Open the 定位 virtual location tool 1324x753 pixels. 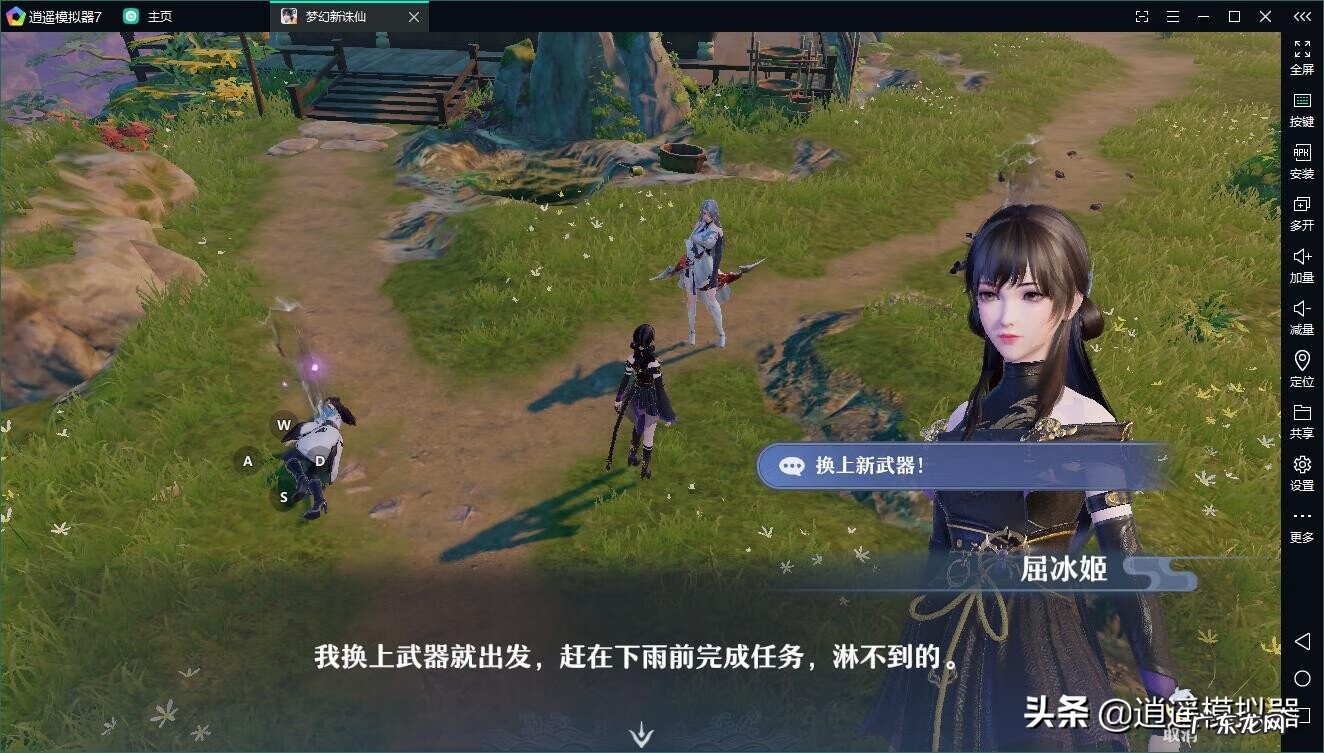[1302, 370]
